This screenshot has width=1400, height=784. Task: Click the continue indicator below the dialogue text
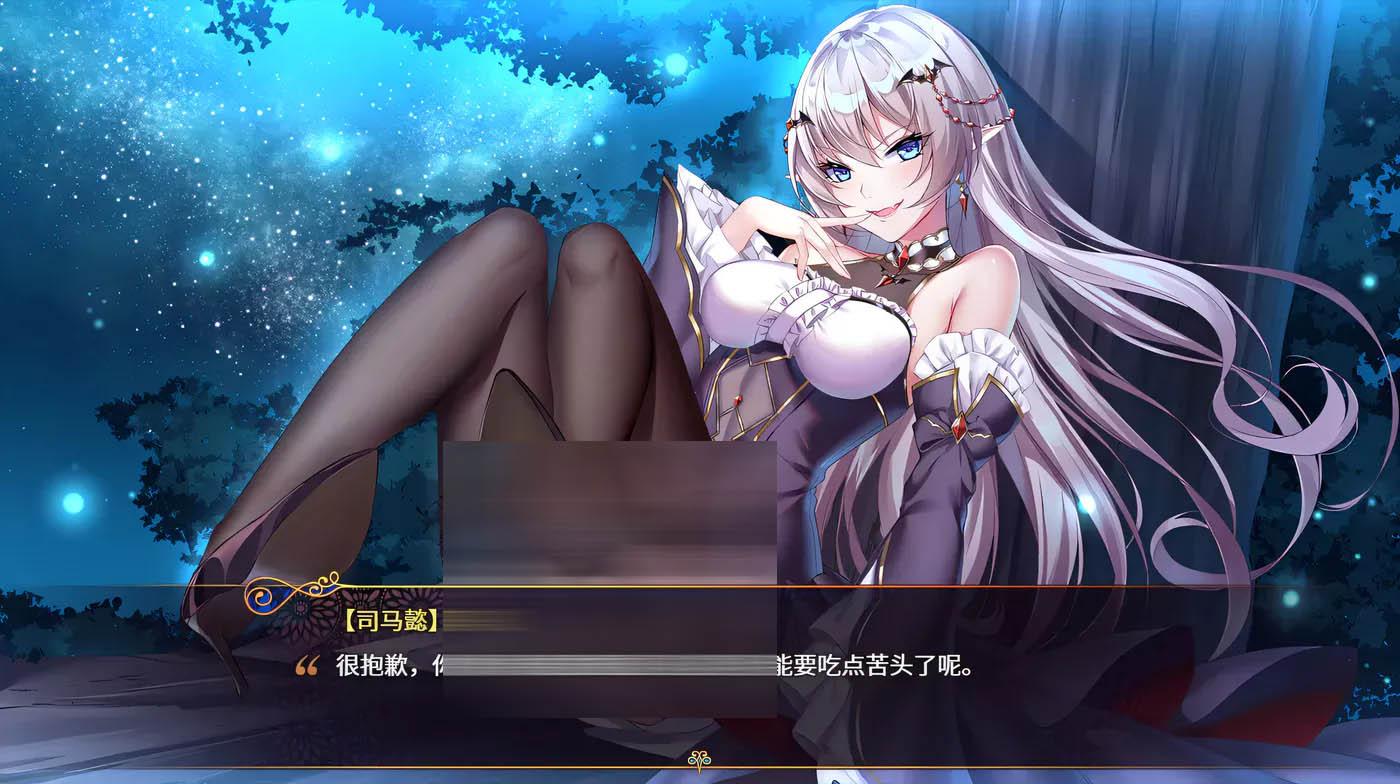point(697,758)
